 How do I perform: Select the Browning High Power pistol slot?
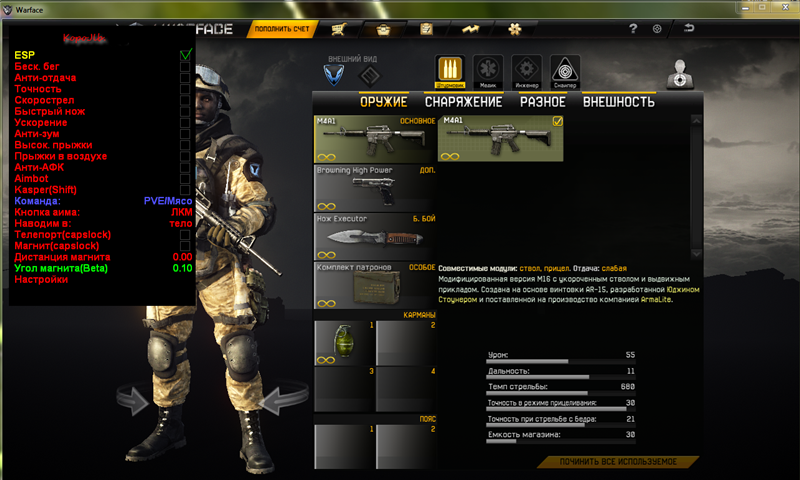point(375,188)
